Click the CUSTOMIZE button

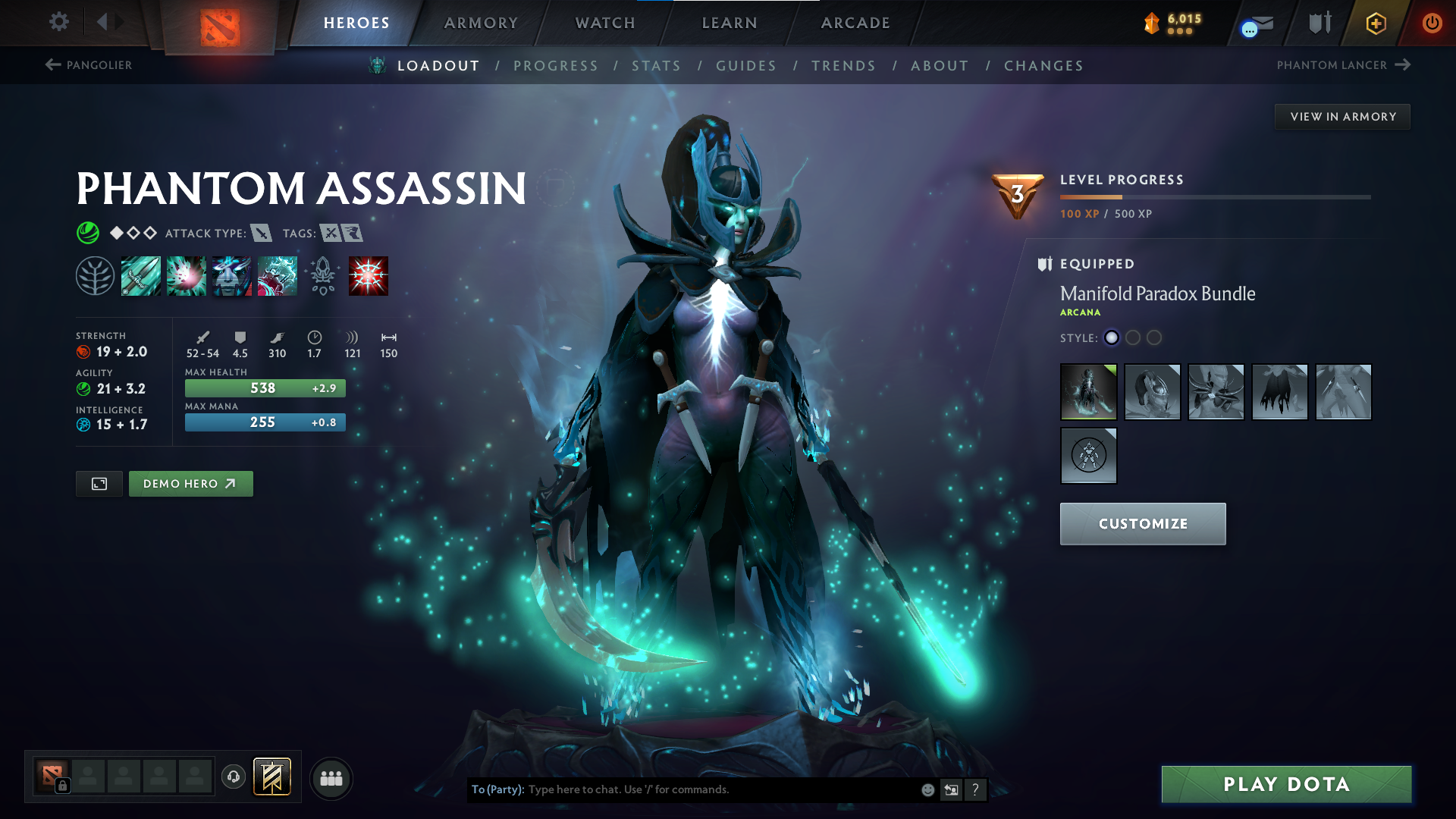tap(1142, 523)
